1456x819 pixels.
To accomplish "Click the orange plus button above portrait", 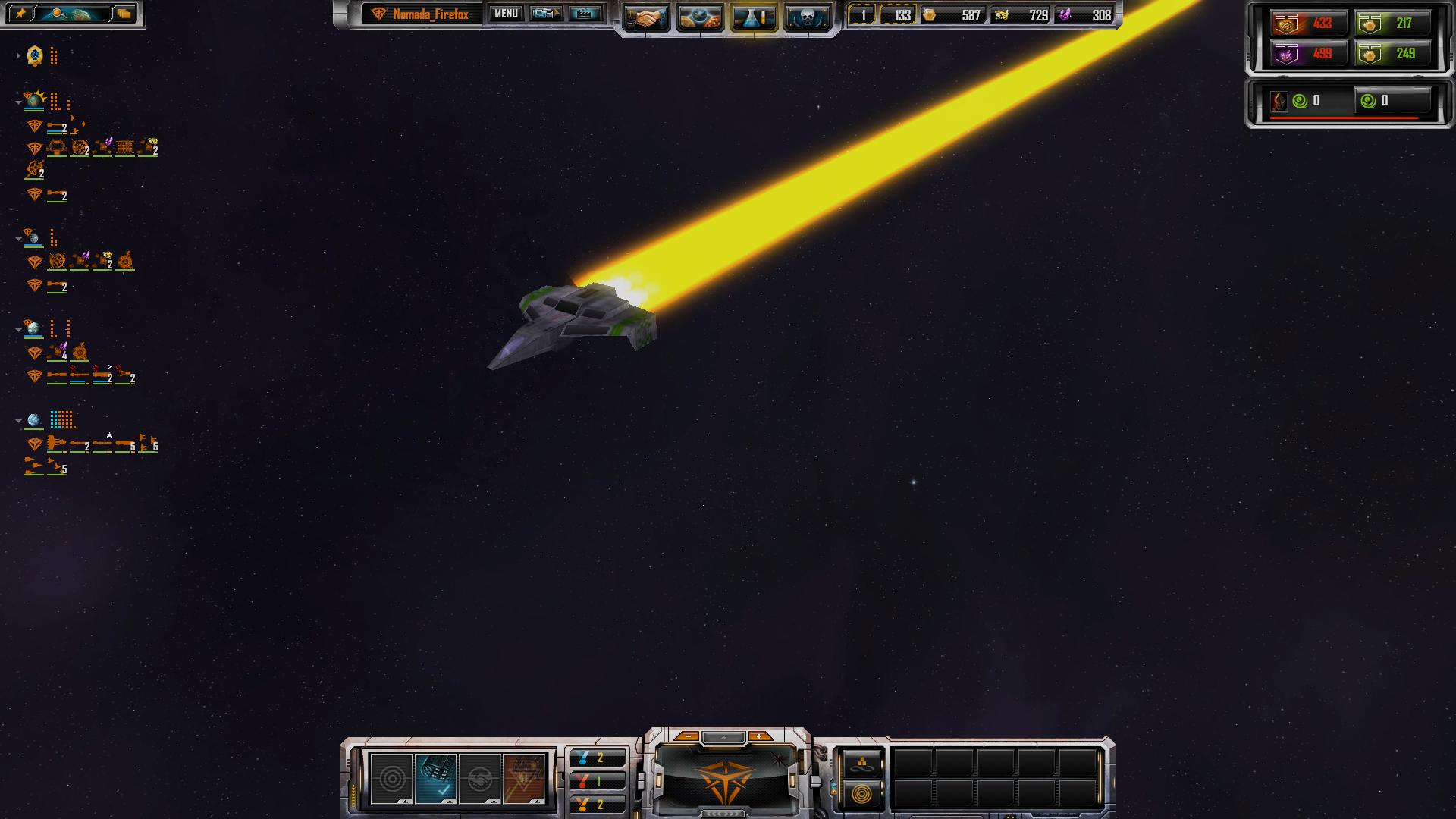I will pos(759,736).
